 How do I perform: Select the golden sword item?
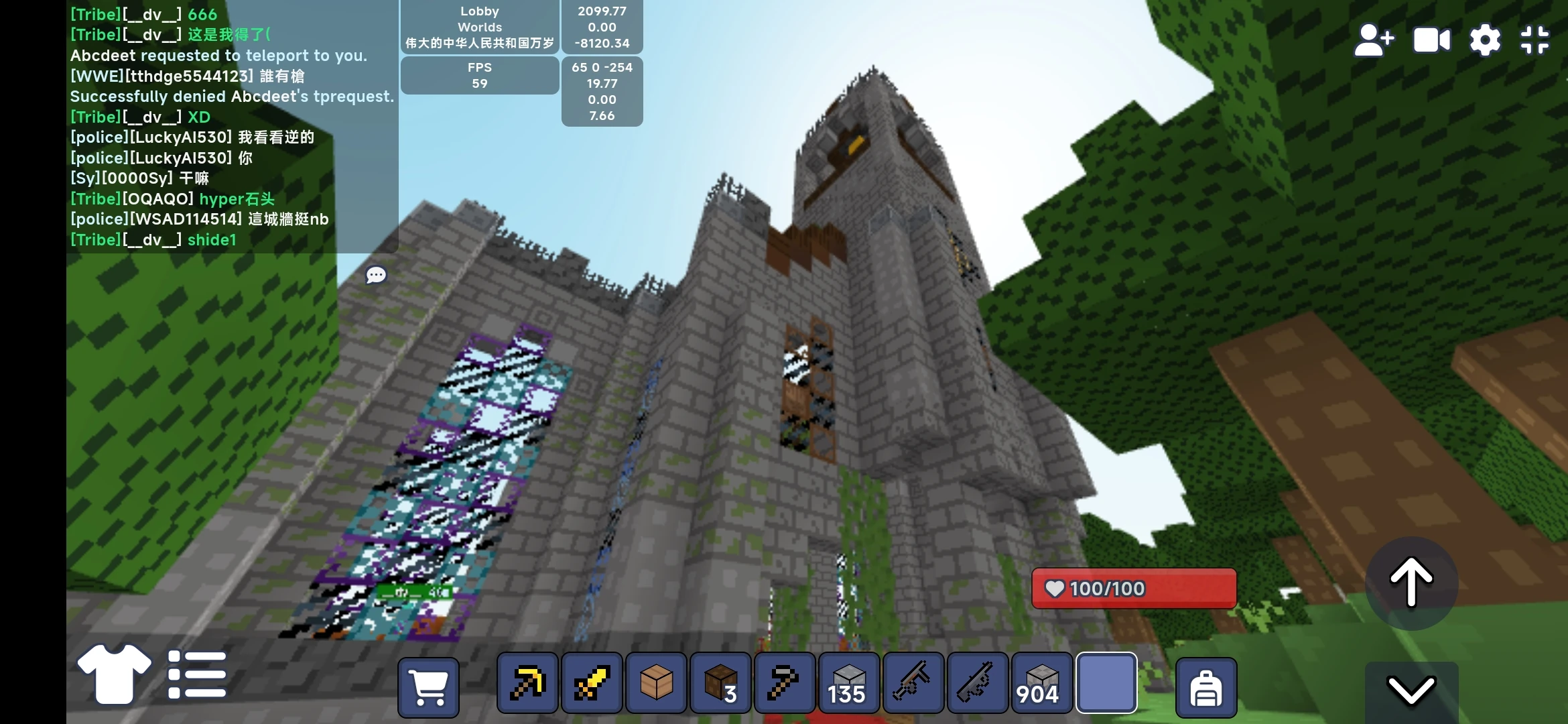590,683
